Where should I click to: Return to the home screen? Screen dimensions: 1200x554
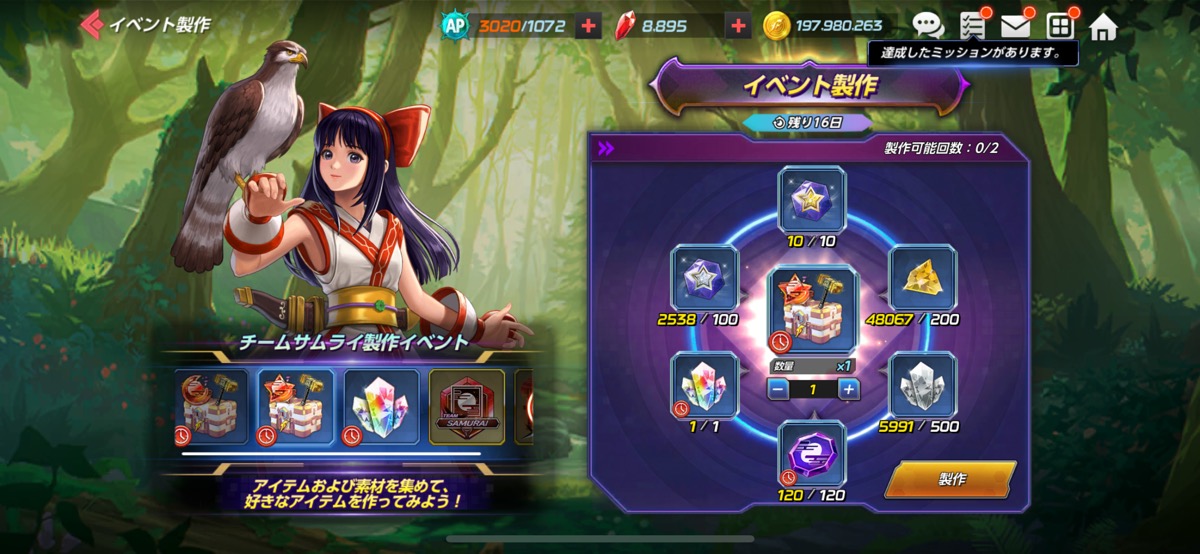coord(1103,26)
